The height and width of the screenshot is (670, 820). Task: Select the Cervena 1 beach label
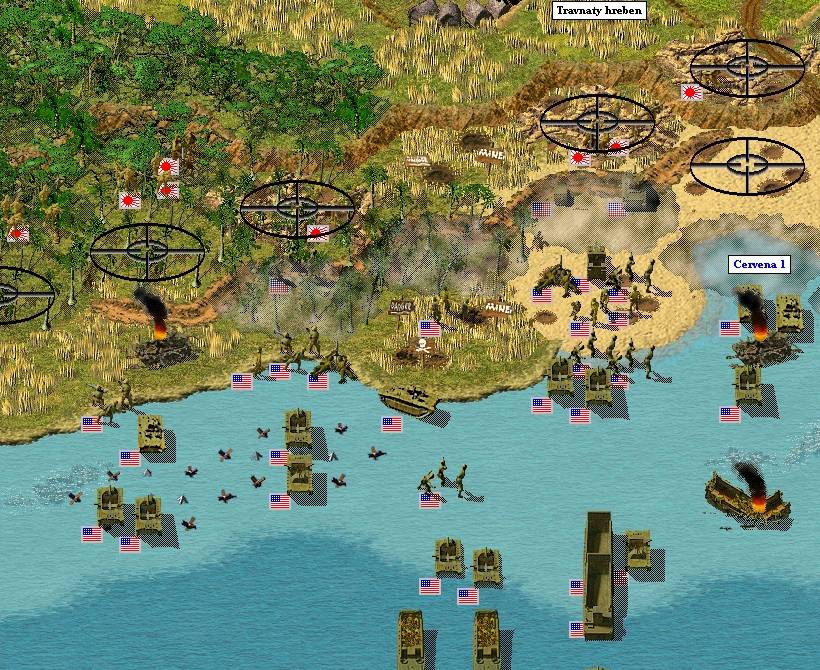click(760, 265)
